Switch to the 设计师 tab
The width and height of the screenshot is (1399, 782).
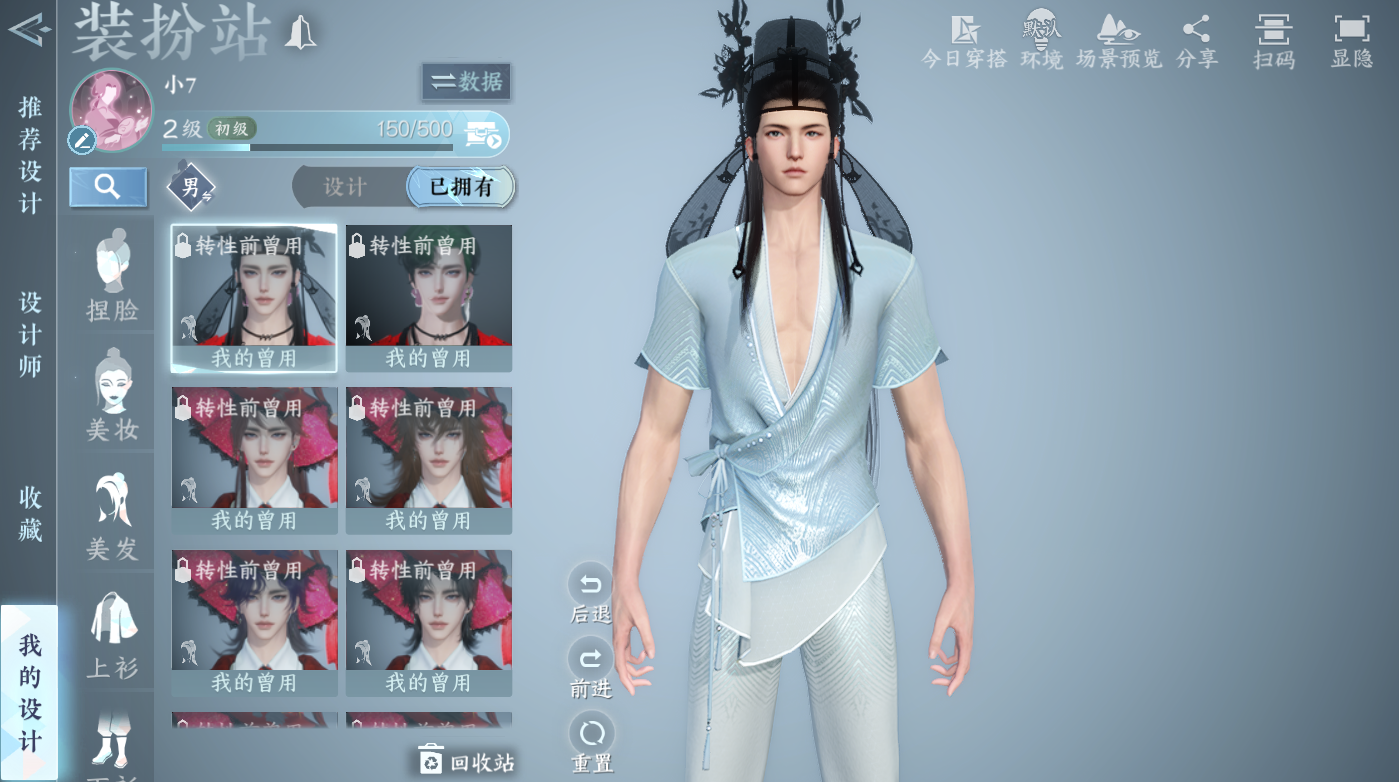(30, 334)
